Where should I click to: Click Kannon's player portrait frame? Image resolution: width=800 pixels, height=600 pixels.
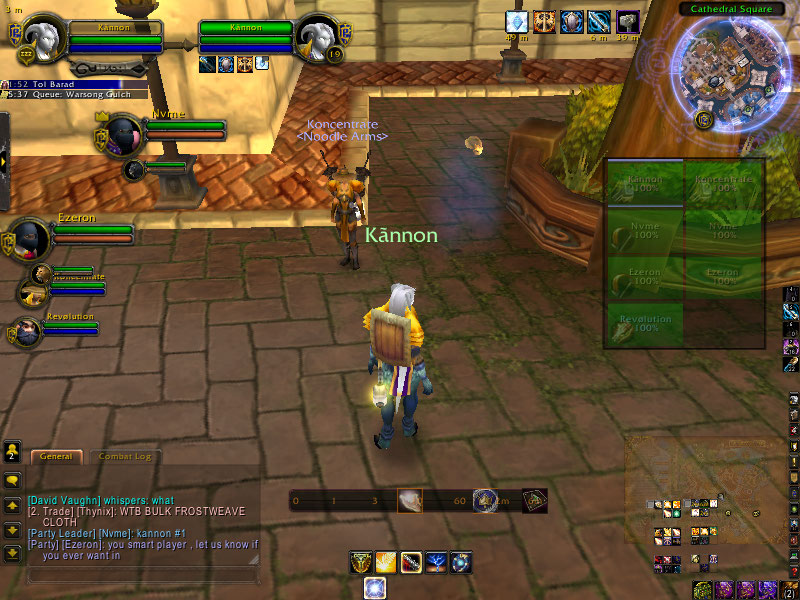pos(44,40)
